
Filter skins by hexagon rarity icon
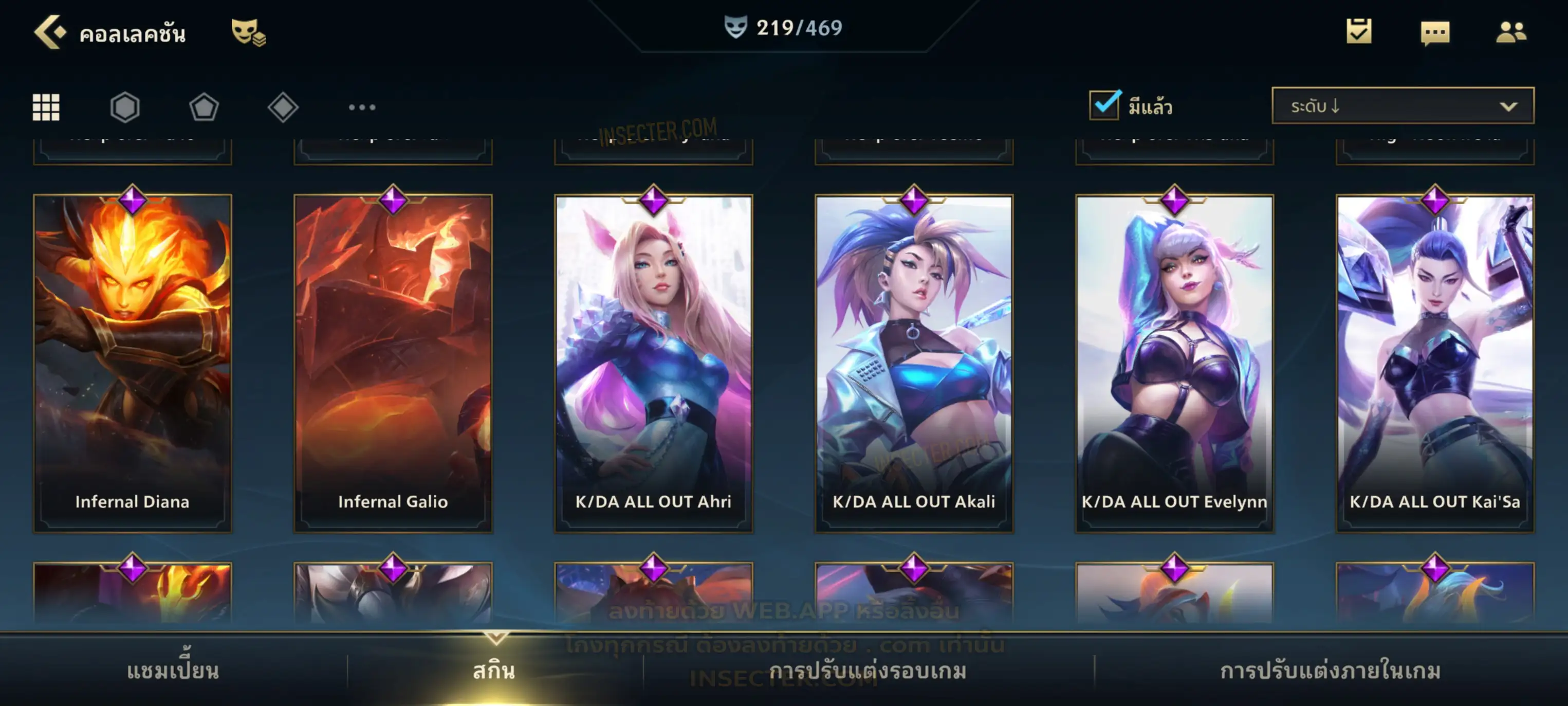click(125, 107)
